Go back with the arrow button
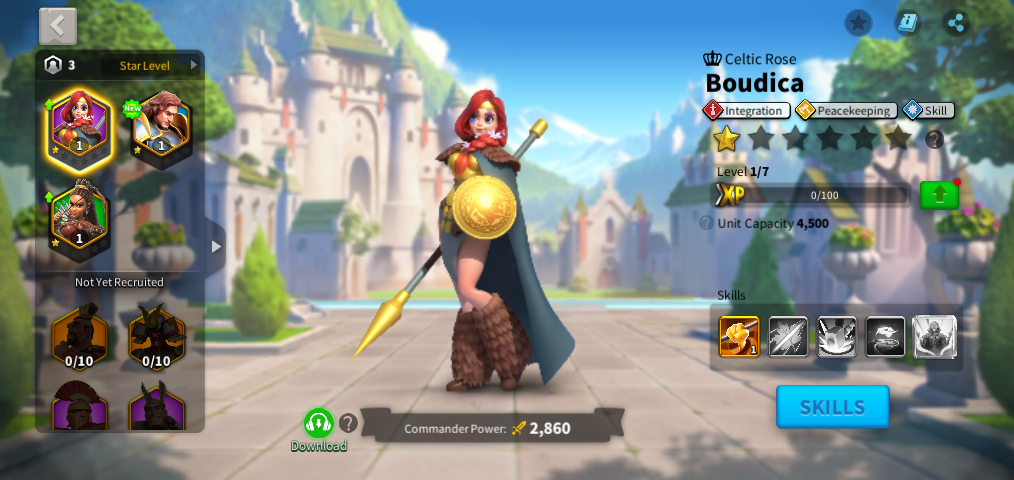 point(58,26)
